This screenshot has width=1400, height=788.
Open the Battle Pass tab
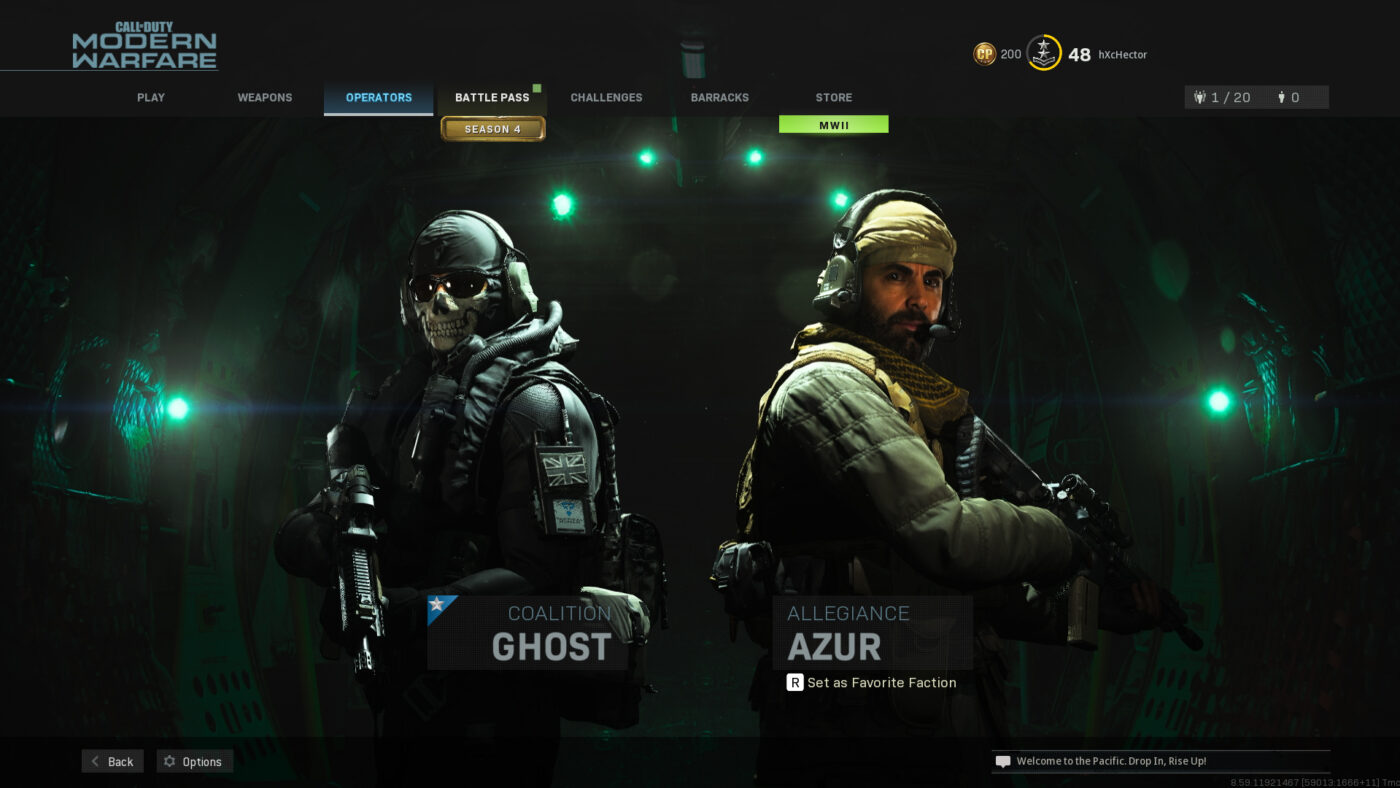point(491,97)
